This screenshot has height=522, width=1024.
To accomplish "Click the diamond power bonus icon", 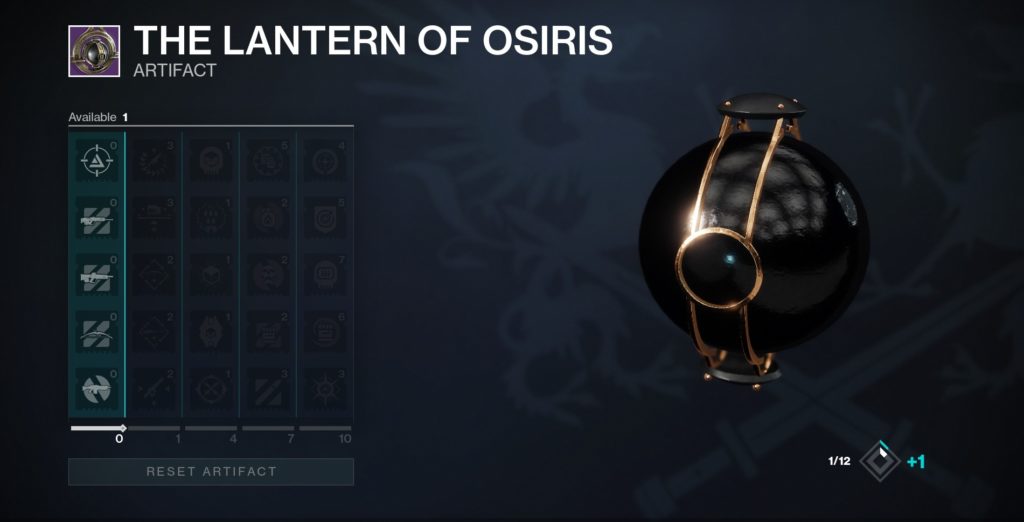I will click(x=880, y=461).
